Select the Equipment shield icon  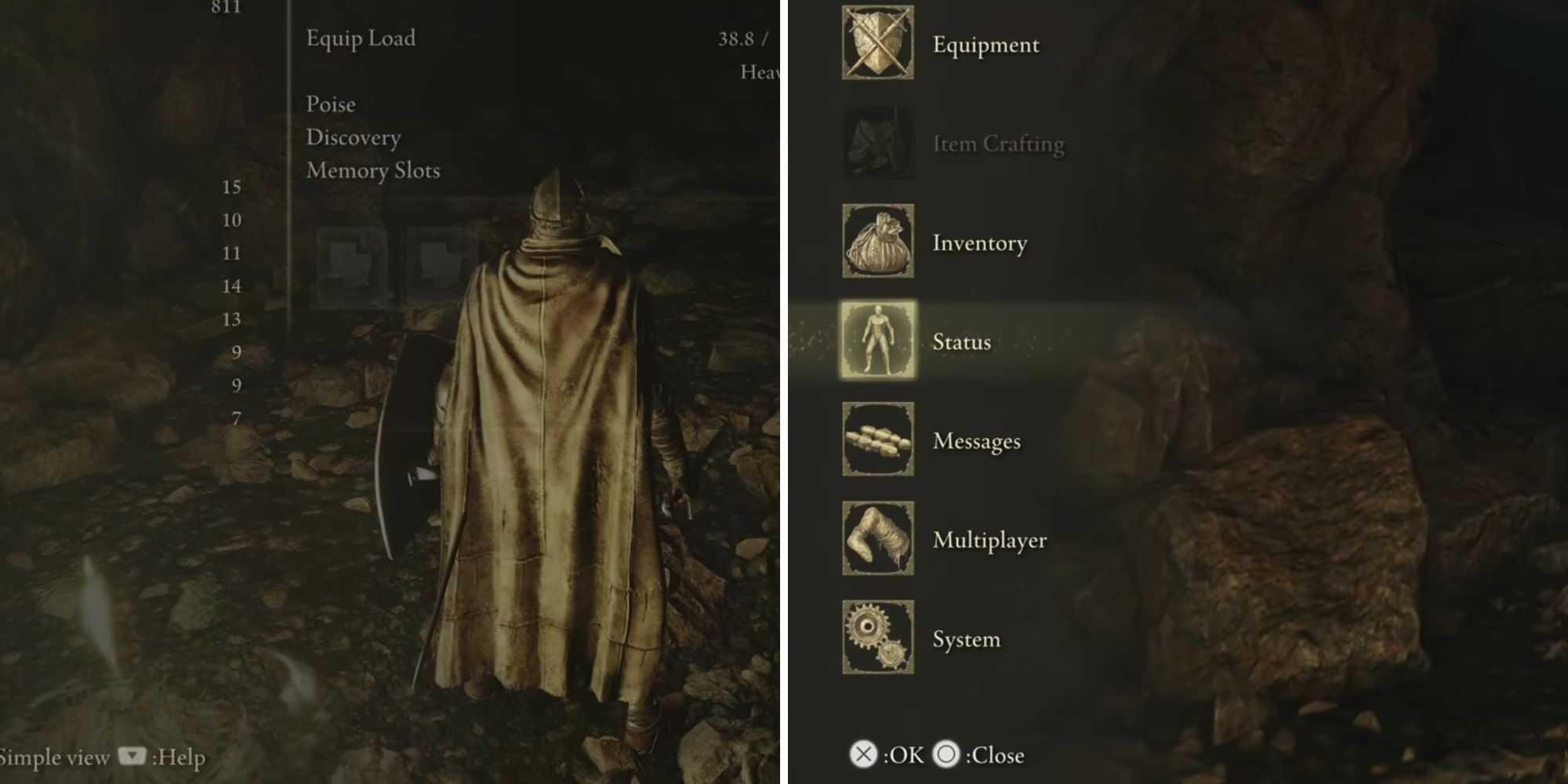coord(877,45)
